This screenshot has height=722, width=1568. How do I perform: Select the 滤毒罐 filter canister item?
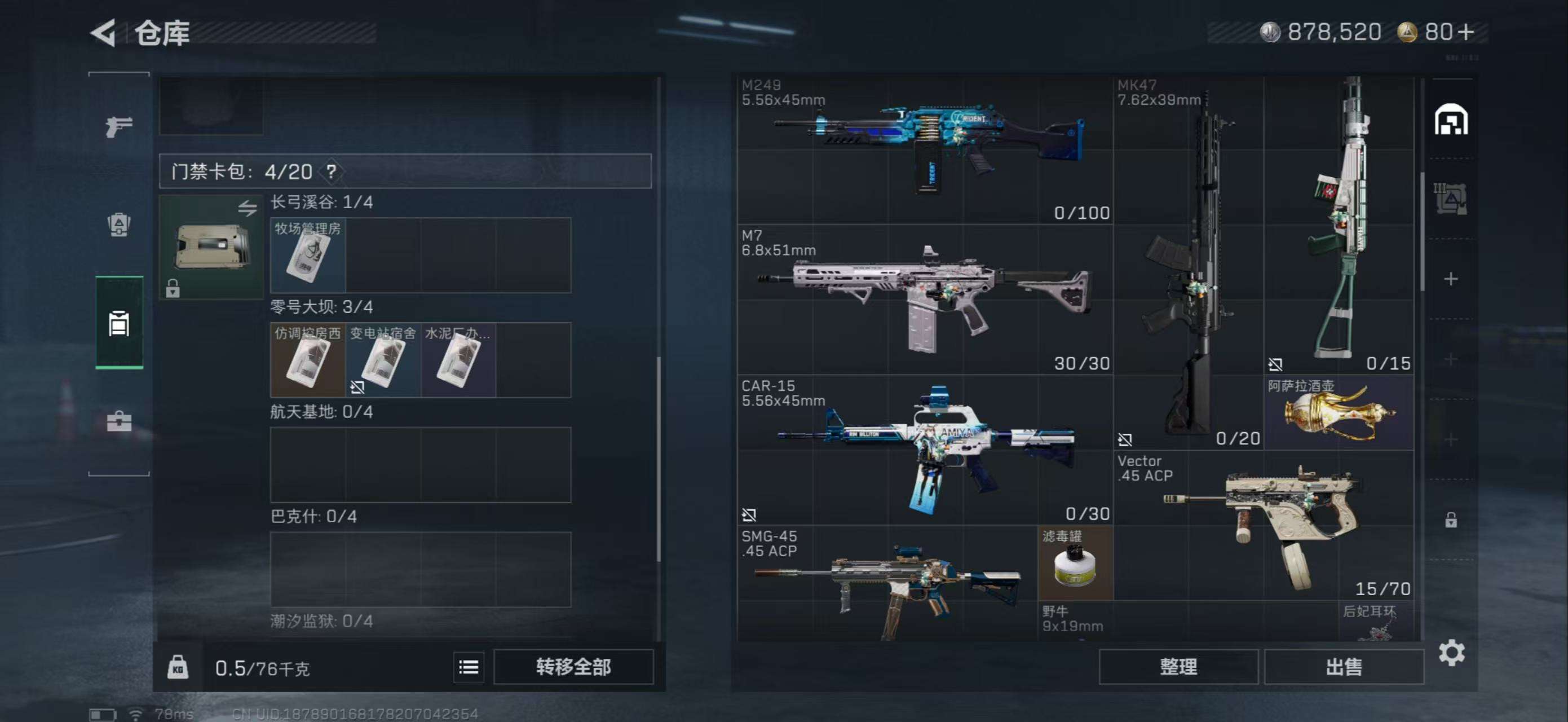1075,563
